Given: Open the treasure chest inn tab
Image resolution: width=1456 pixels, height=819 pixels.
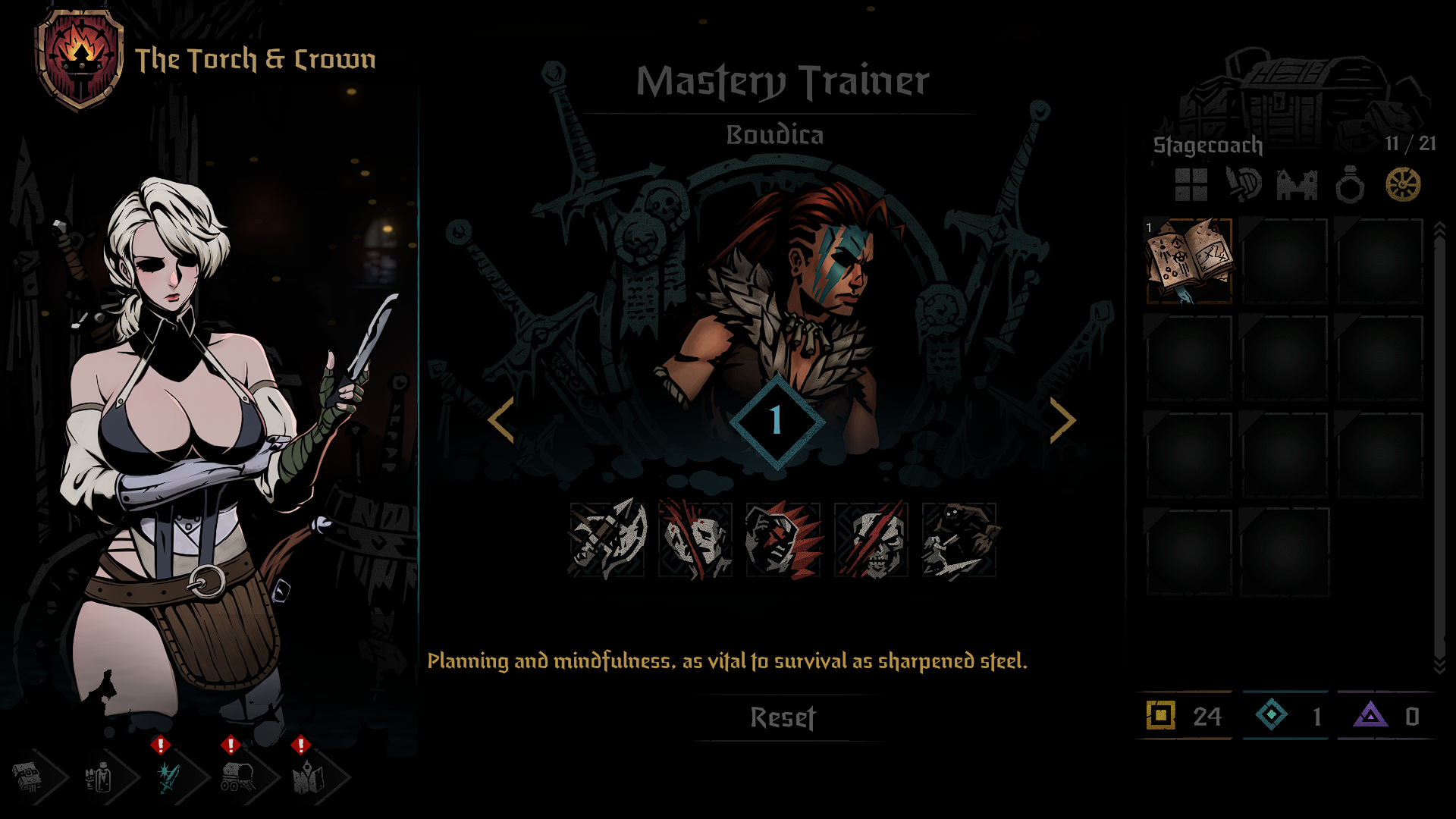Looking at the screenshot, I should click(x=29, y=777).
